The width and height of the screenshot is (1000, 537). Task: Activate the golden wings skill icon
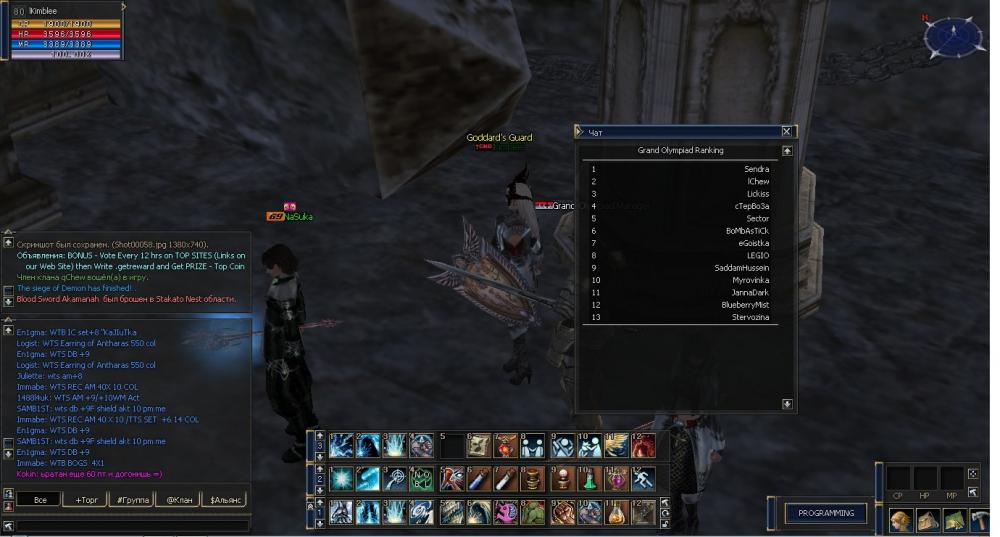point(618,445)
